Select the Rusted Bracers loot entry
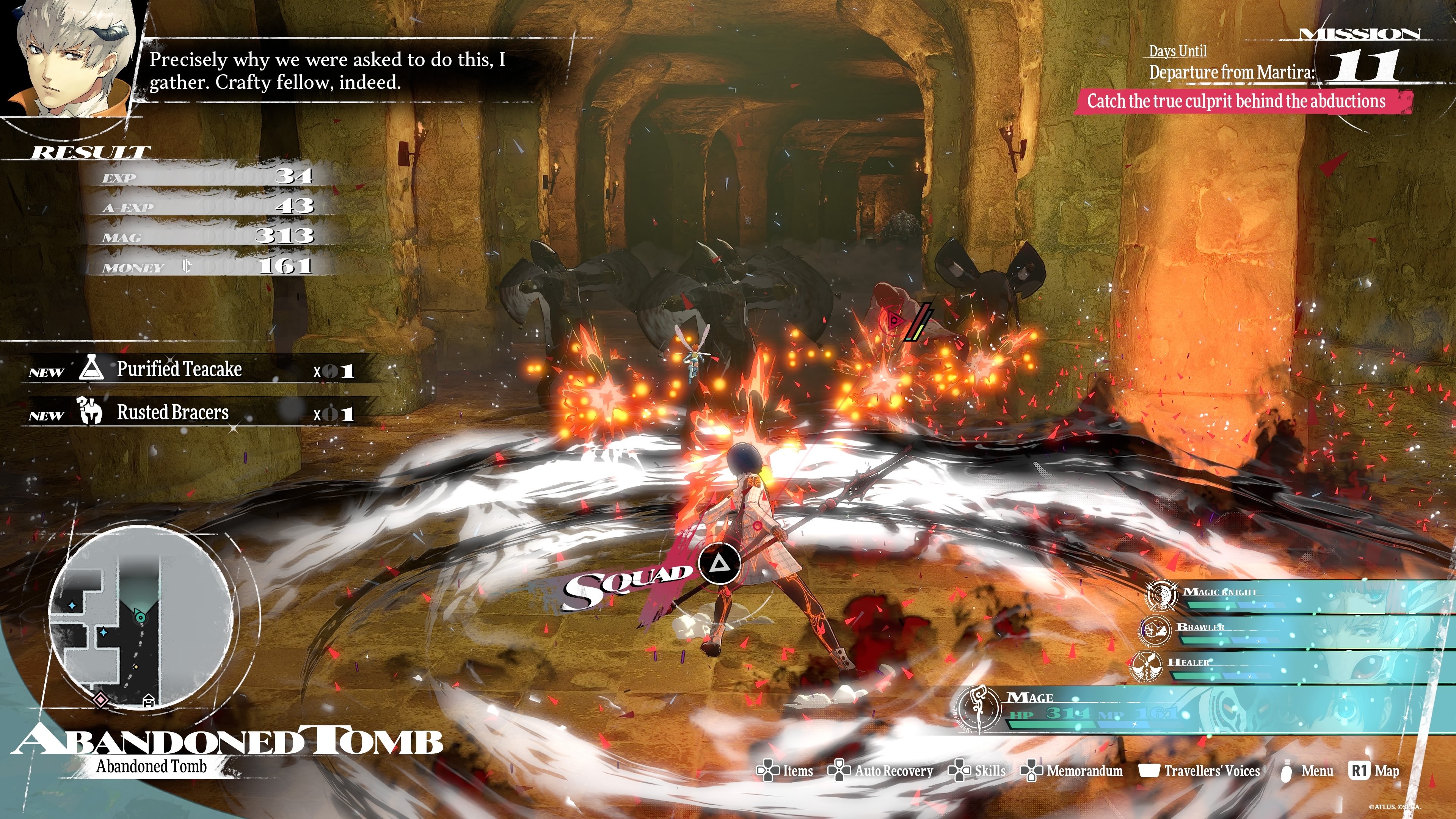1456x819 pixels. click(192, 413)
